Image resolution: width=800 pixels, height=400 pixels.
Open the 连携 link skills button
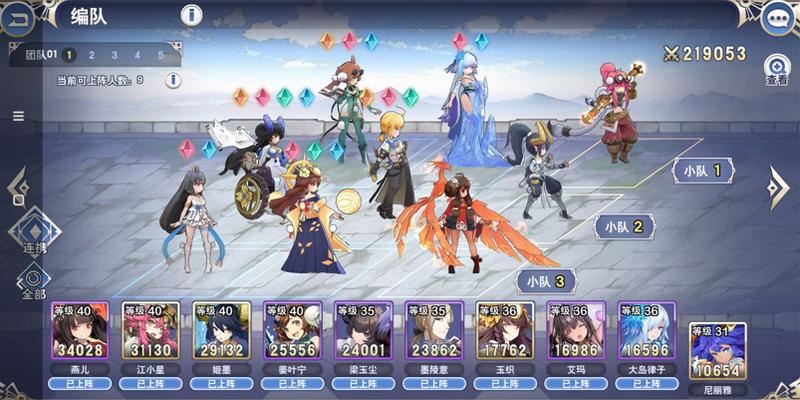click(x=34, y=232)
